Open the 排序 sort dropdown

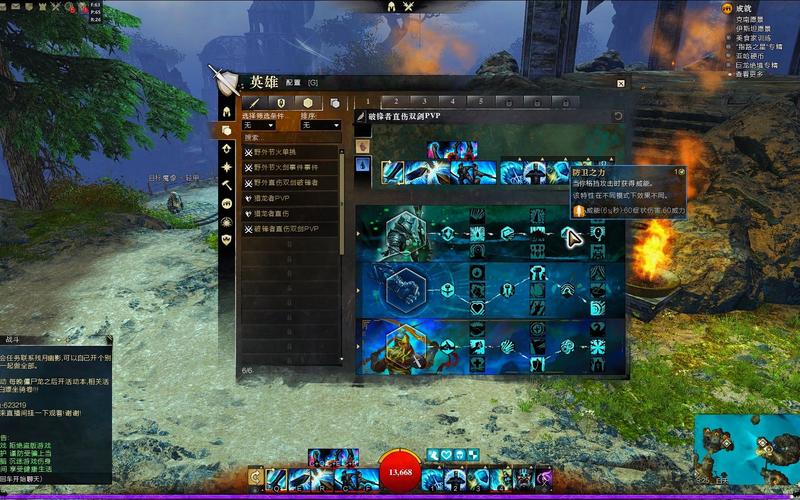click(x=320, y=126)
